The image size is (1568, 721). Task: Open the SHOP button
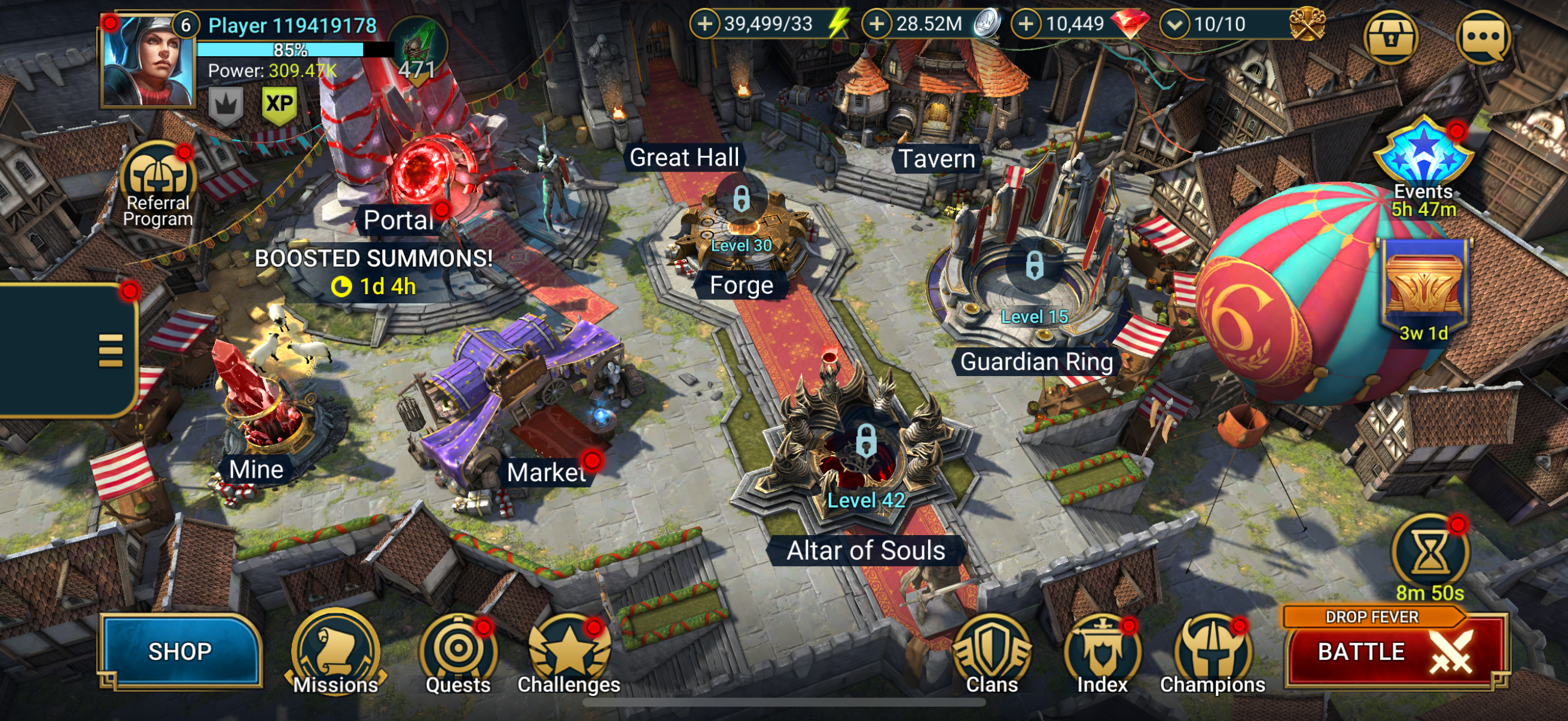[x=180, y=651]
